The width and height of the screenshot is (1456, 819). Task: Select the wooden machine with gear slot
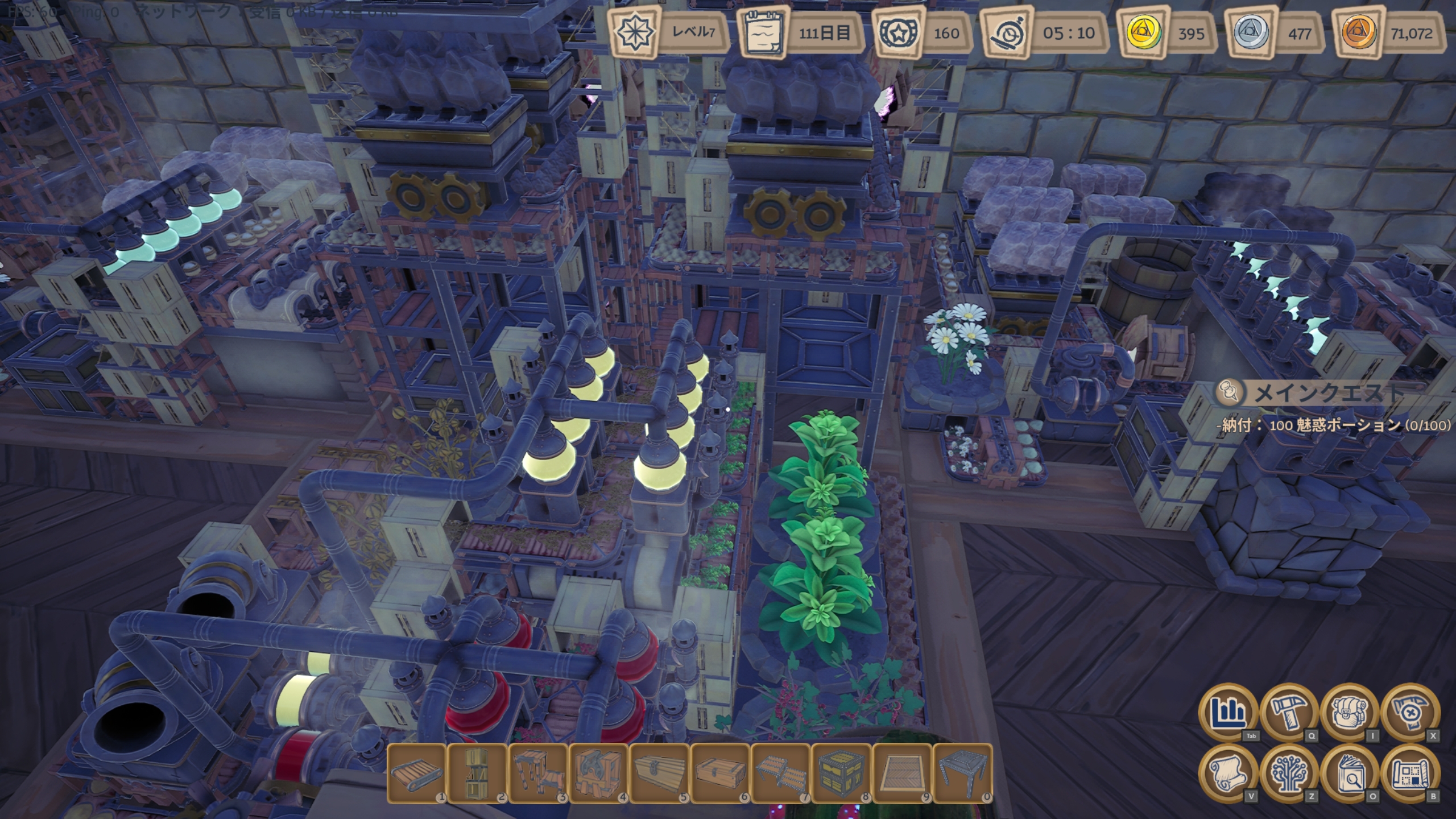[599, 773]
